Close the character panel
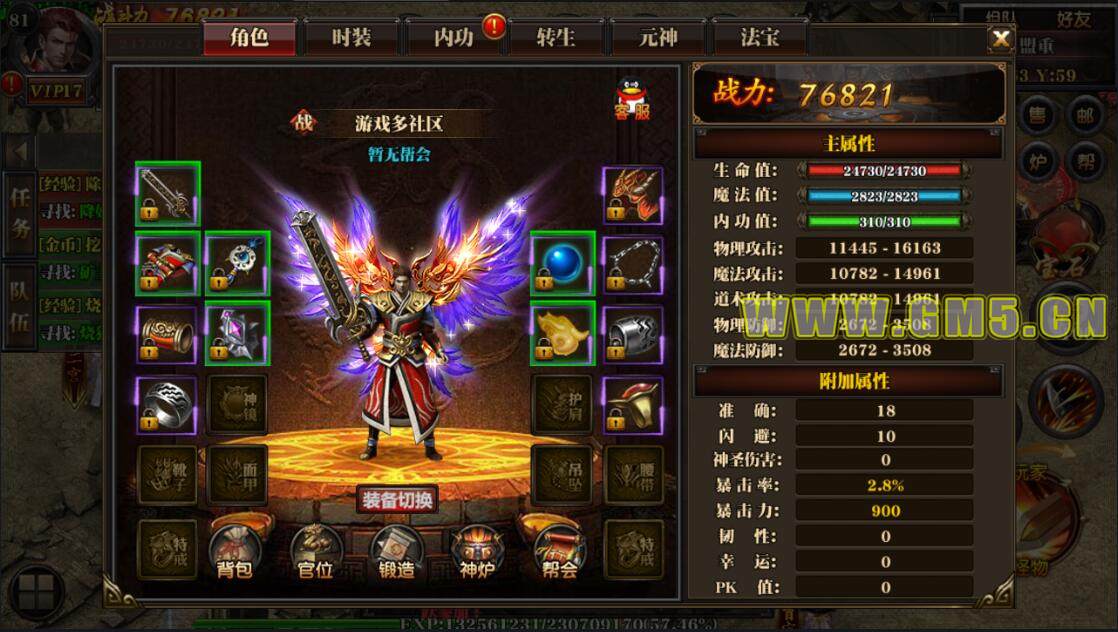Viewport: 1118px width, 632px height. 999,39
